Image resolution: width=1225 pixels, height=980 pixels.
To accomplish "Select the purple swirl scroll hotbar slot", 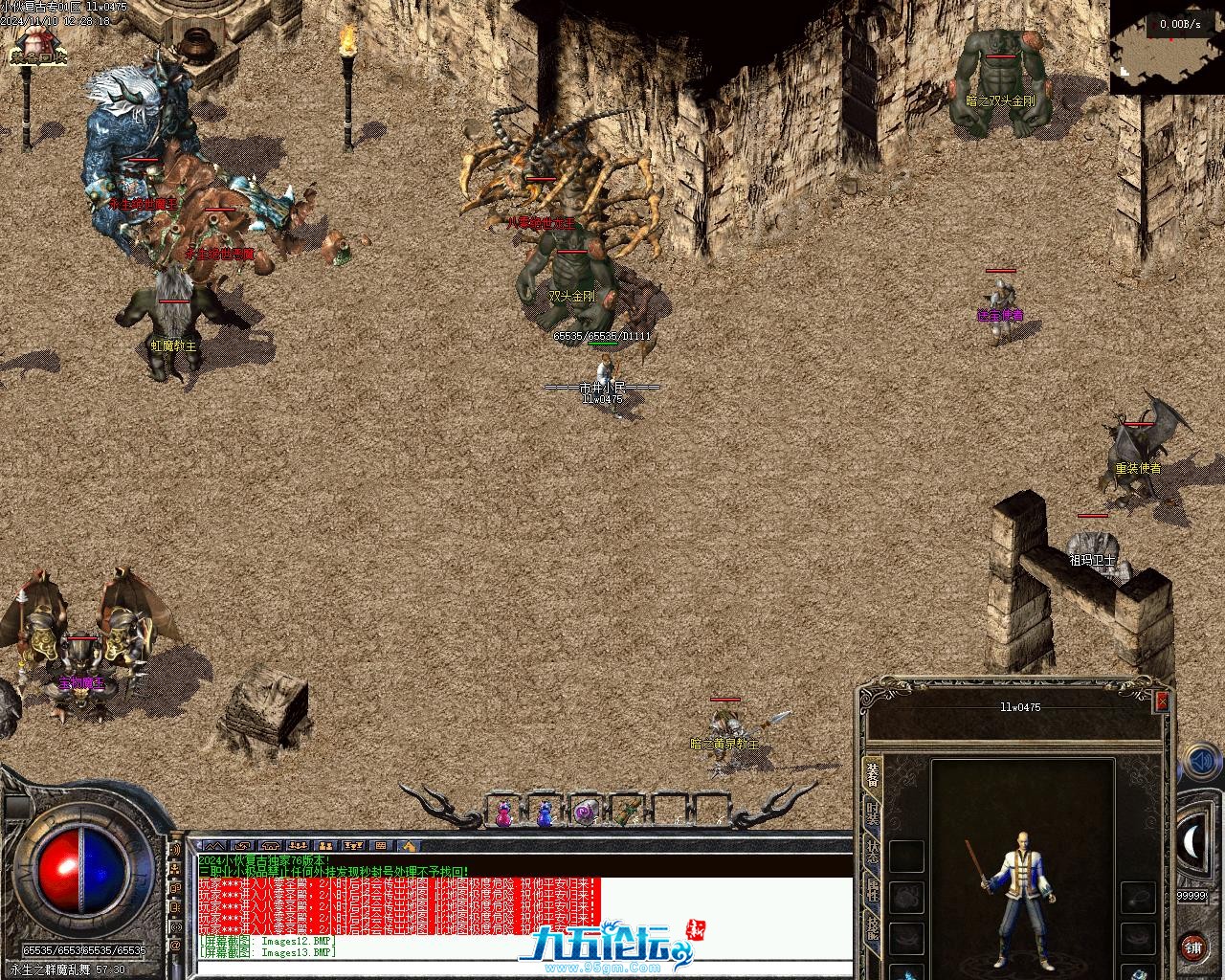I will (x=585, y=813).
